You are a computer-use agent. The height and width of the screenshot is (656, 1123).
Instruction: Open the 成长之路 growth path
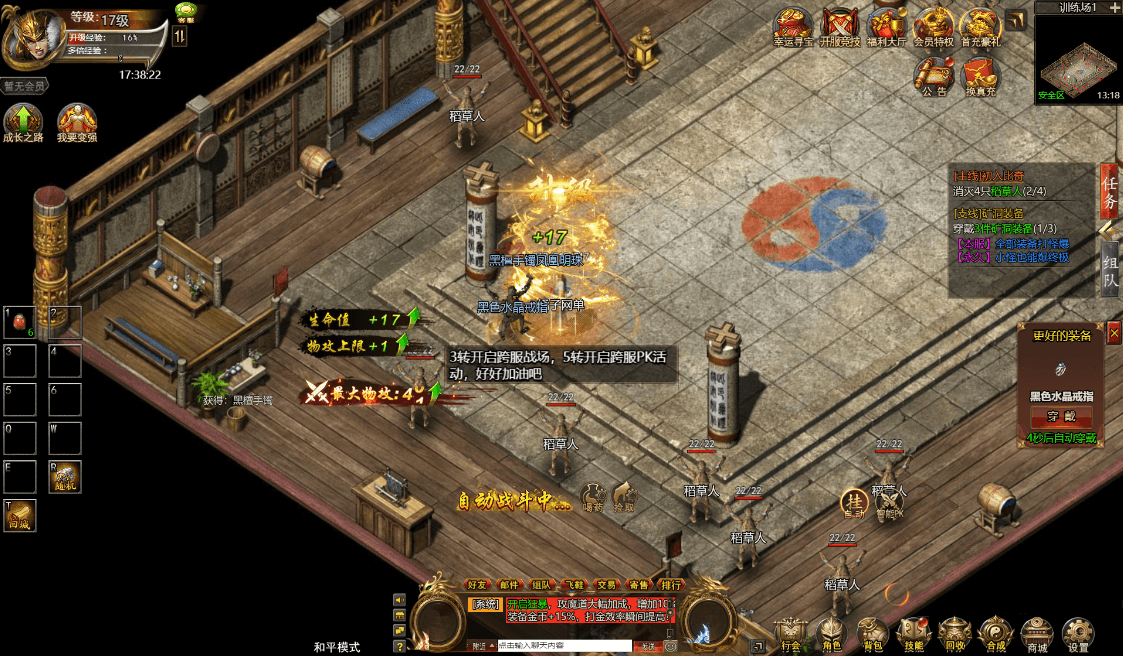pos(23,122)
